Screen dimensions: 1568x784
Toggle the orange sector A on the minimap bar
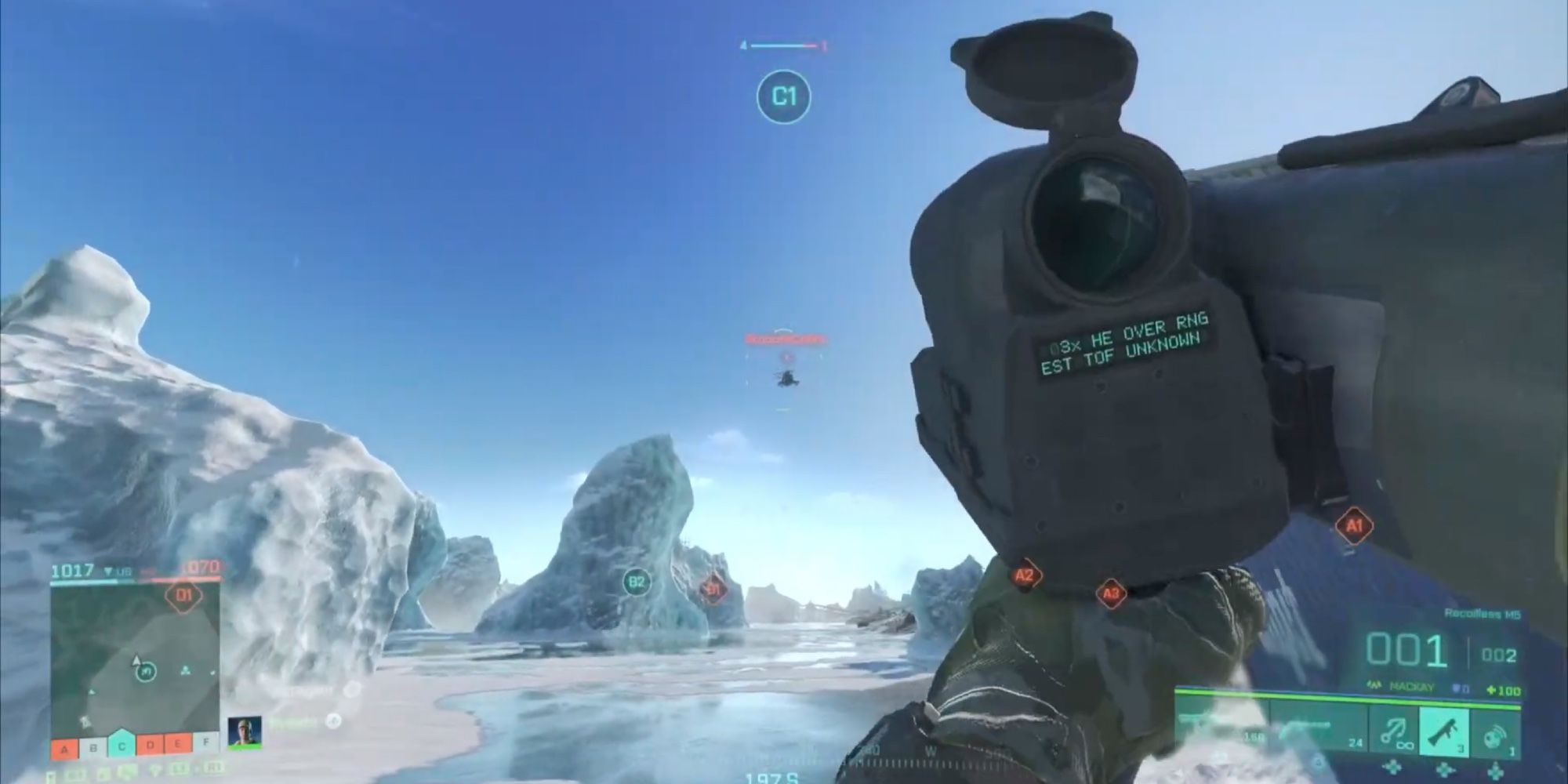tap(64, 748)
